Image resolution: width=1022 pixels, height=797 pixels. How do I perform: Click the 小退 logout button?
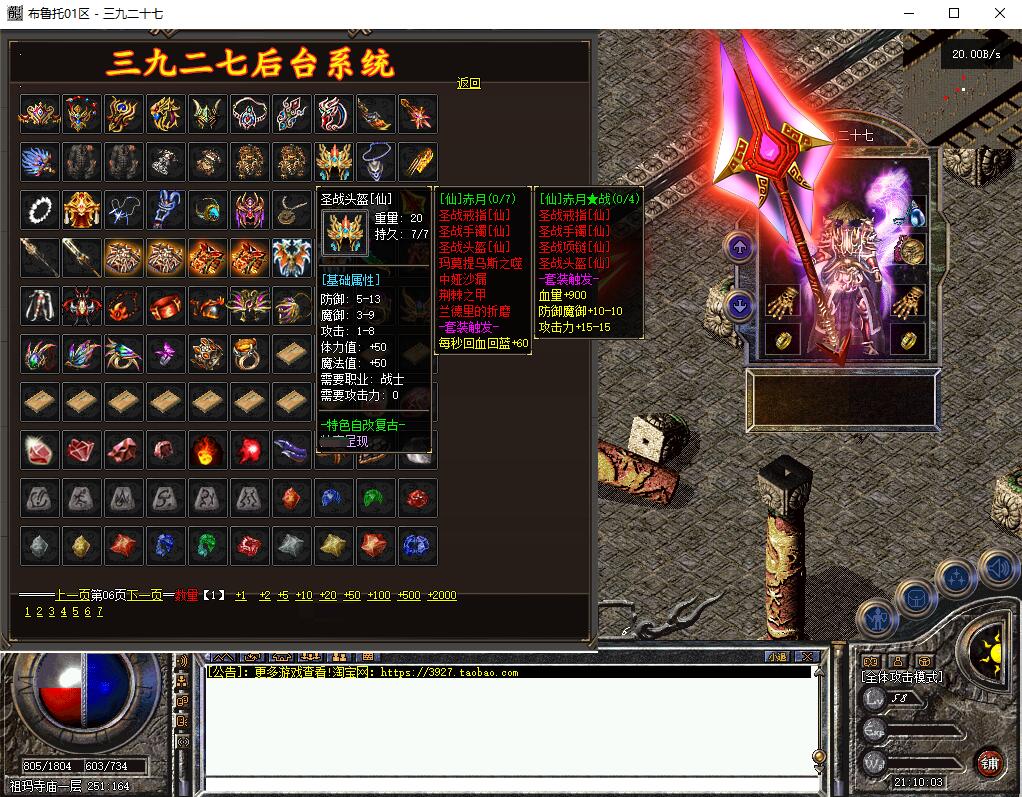coord(777,657)
